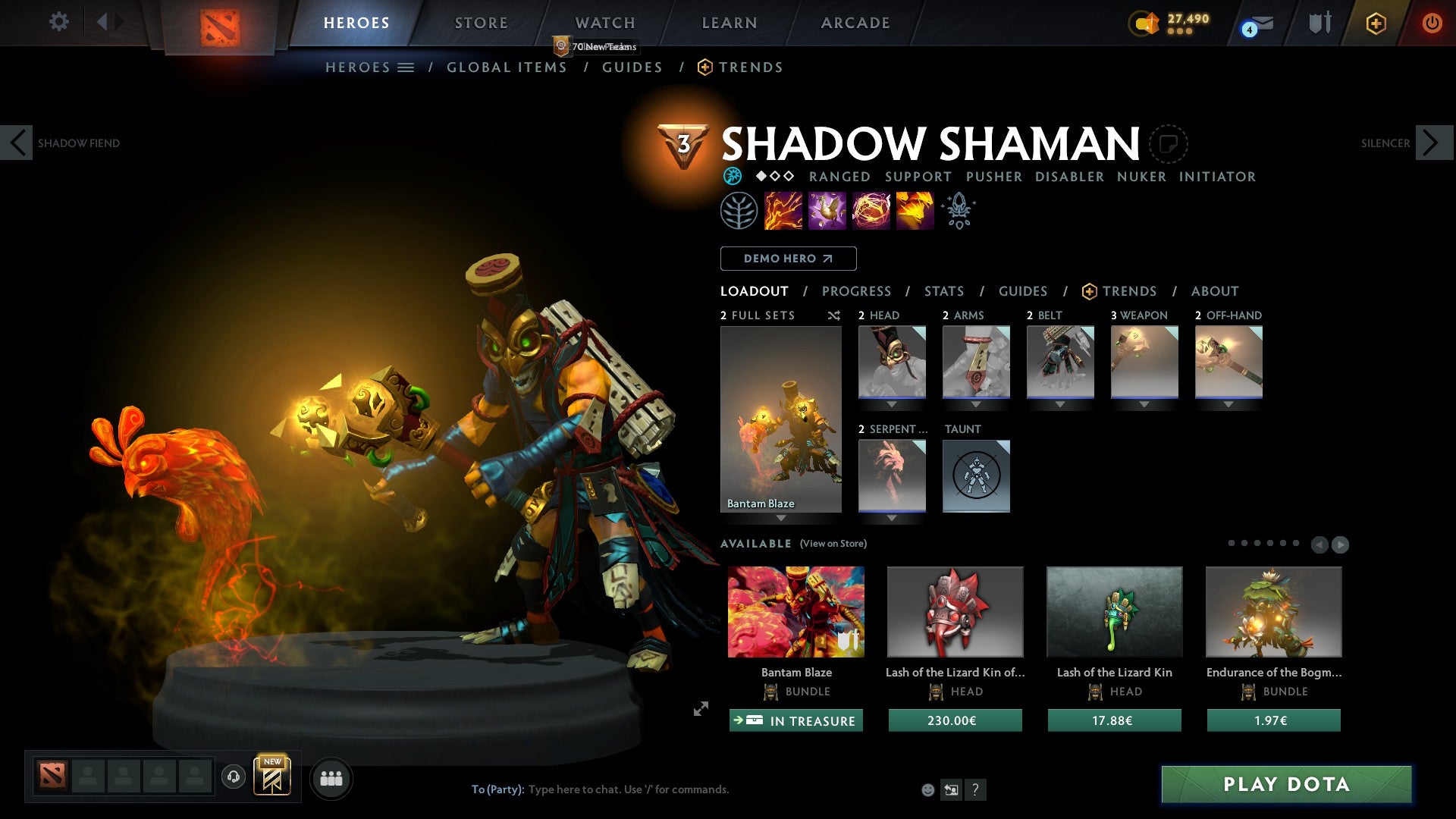Click the DEMO HERO button
Viewport: 1456px width, 819px height.
[787, 259]
